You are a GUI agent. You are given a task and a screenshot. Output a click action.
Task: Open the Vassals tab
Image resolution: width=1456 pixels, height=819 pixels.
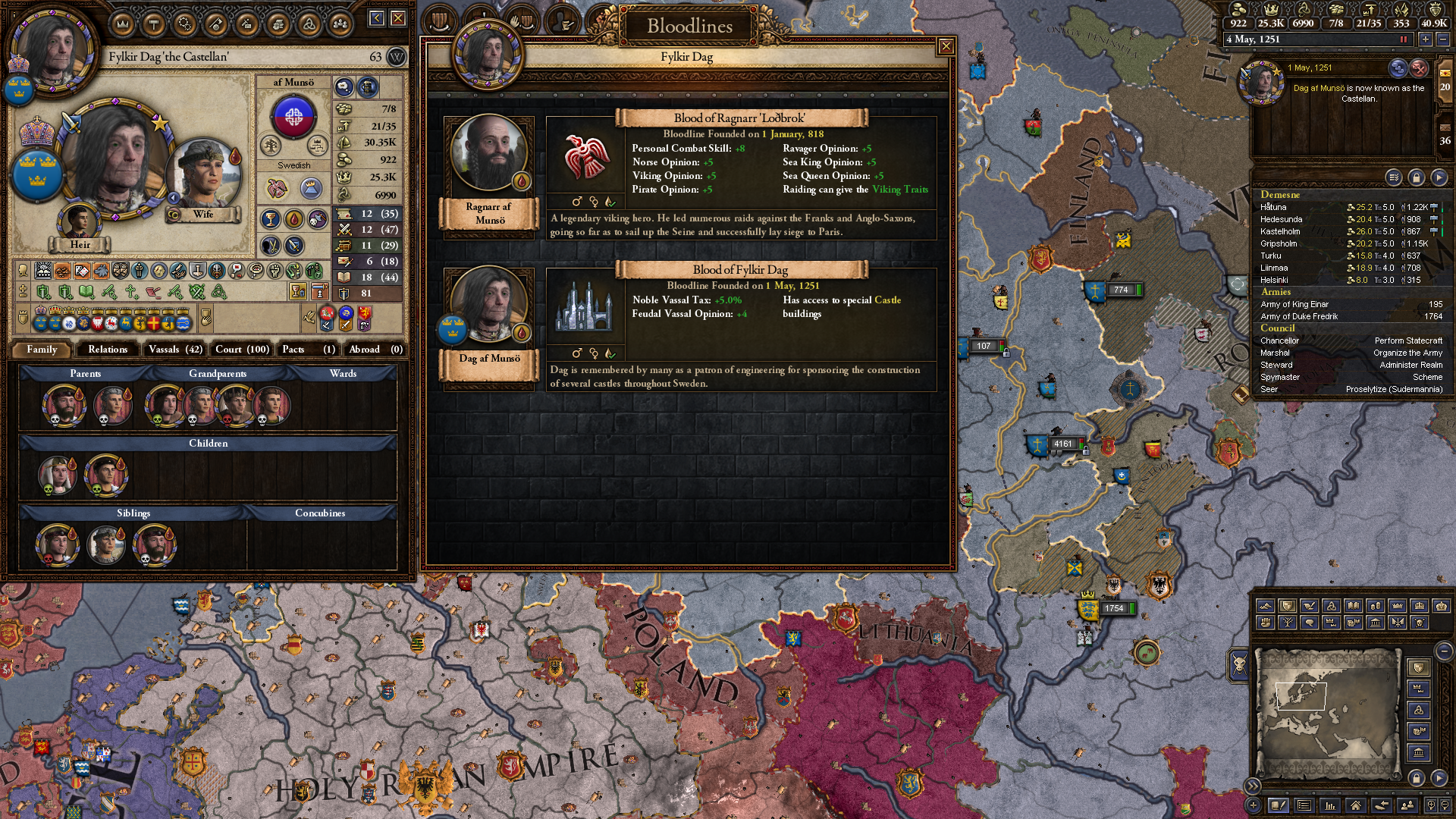(175, 350)
